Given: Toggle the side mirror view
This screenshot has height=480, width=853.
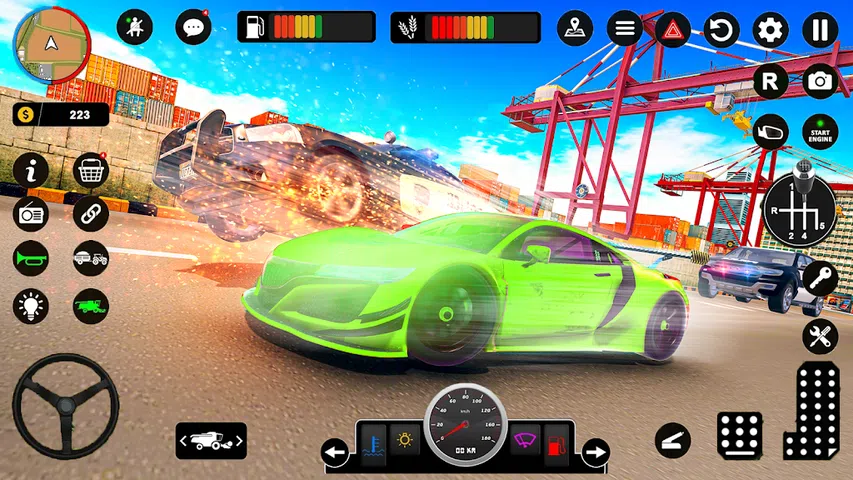Looking at the screenshot, I should tap(770, 132).
